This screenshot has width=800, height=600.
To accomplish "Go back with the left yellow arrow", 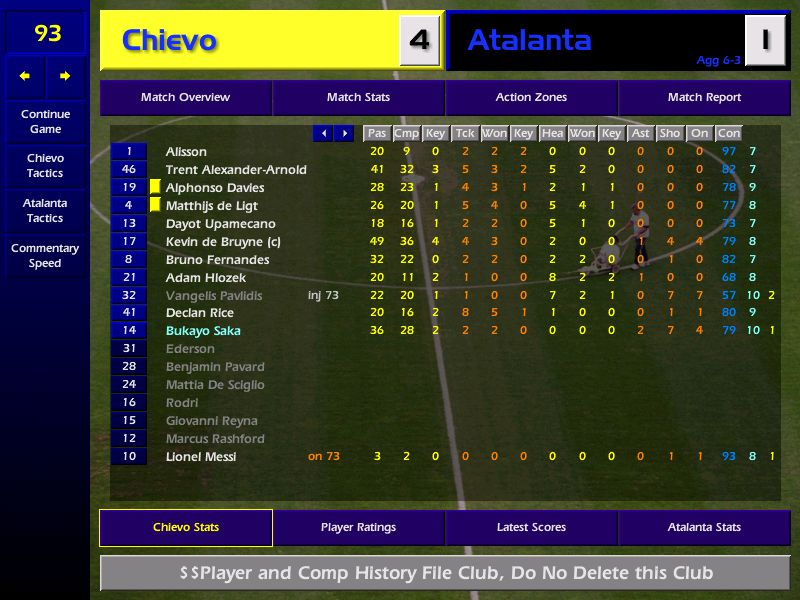I will [x=25, y=76].
